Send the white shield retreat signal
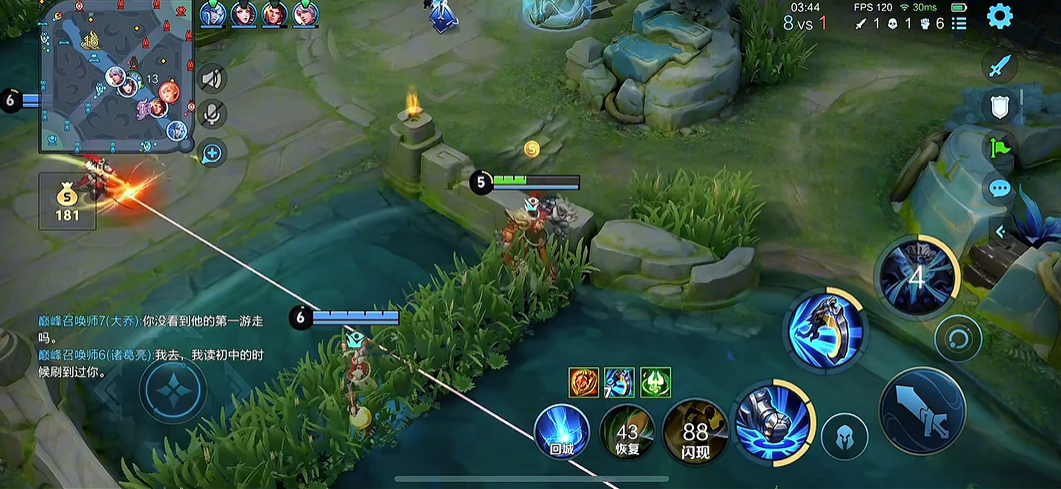 click(1000, 104)
